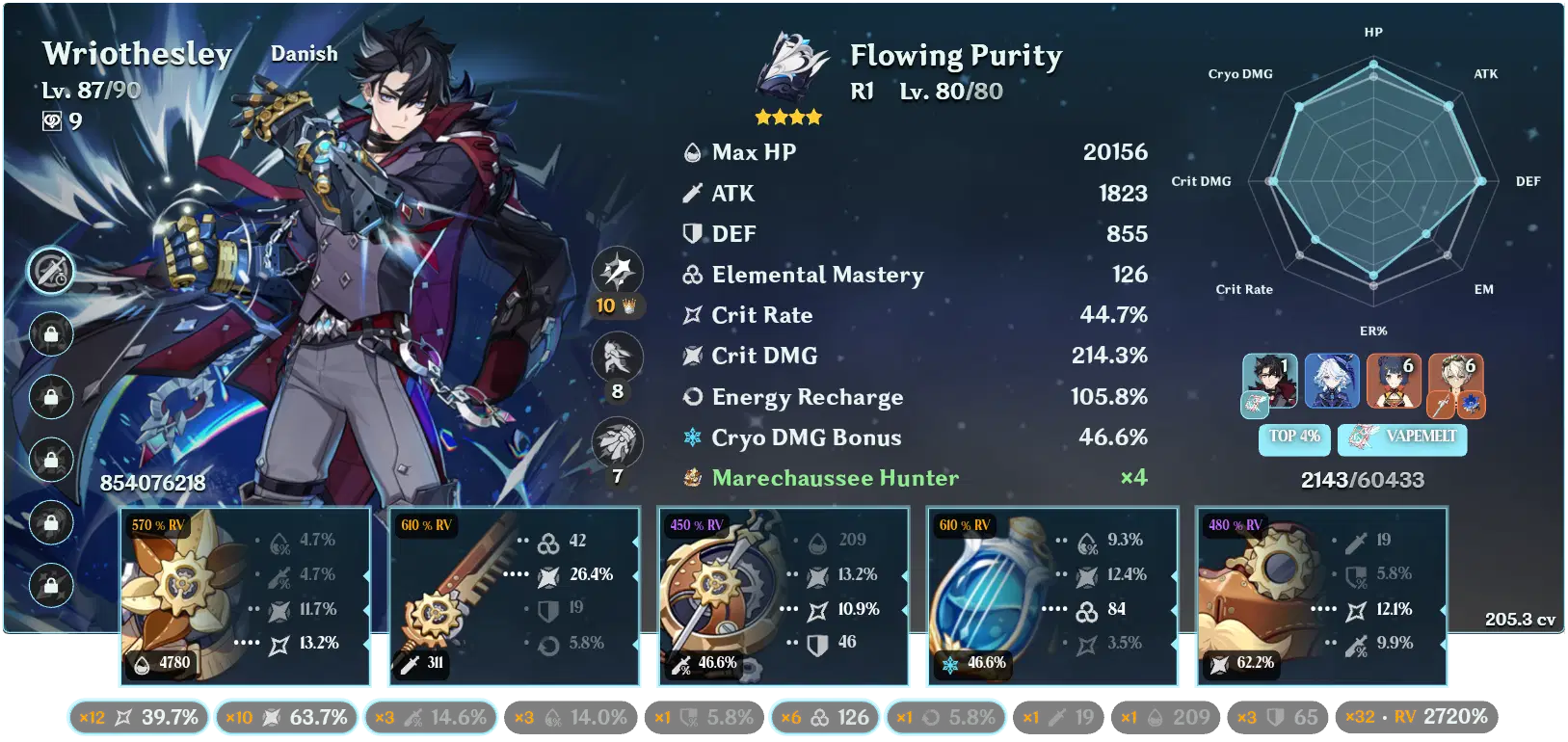This screenshot has height=742, width=1568.
Task: Toggle the topmost lock in the left sidebar
Action: 51,333
